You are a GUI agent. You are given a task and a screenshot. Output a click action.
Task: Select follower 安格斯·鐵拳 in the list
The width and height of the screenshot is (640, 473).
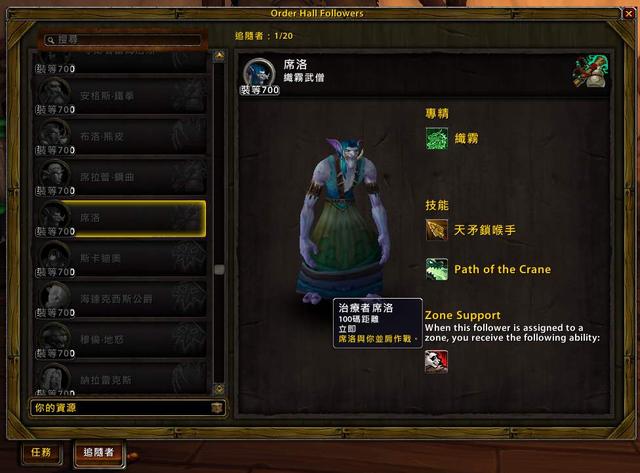point(120,98)
